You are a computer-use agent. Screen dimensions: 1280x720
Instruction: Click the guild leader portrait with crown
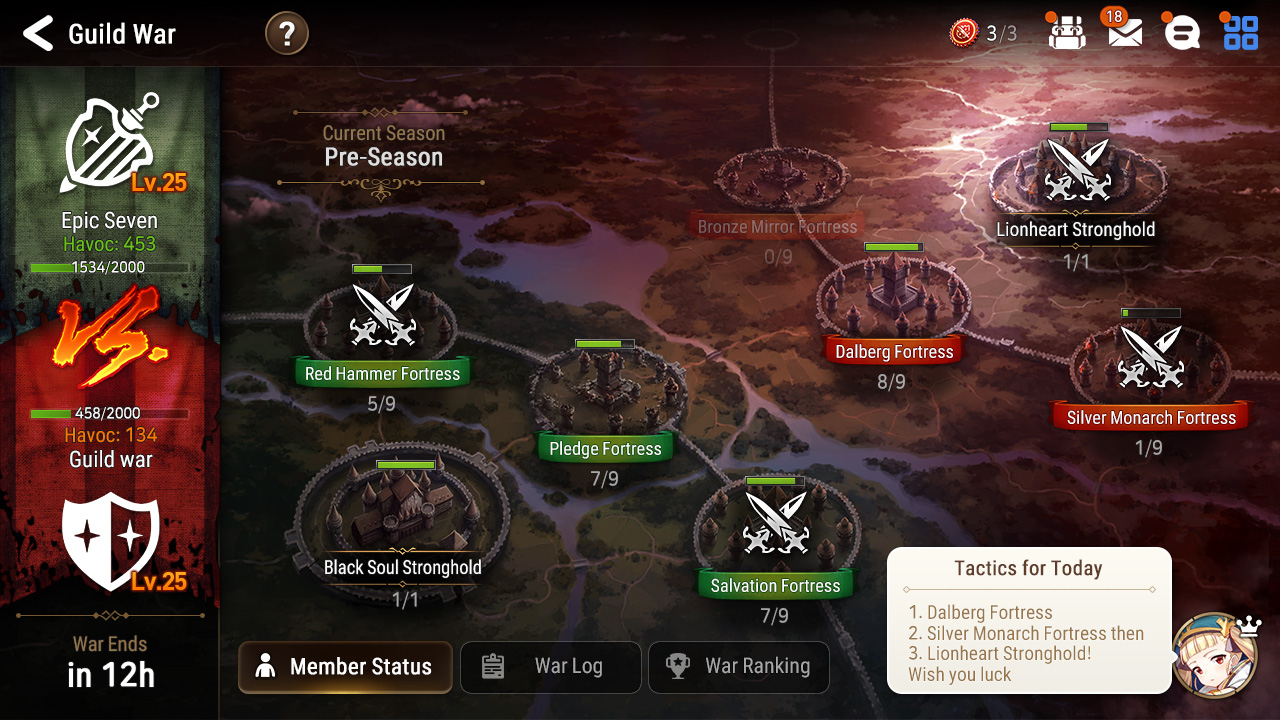(x=1214, y=654)
